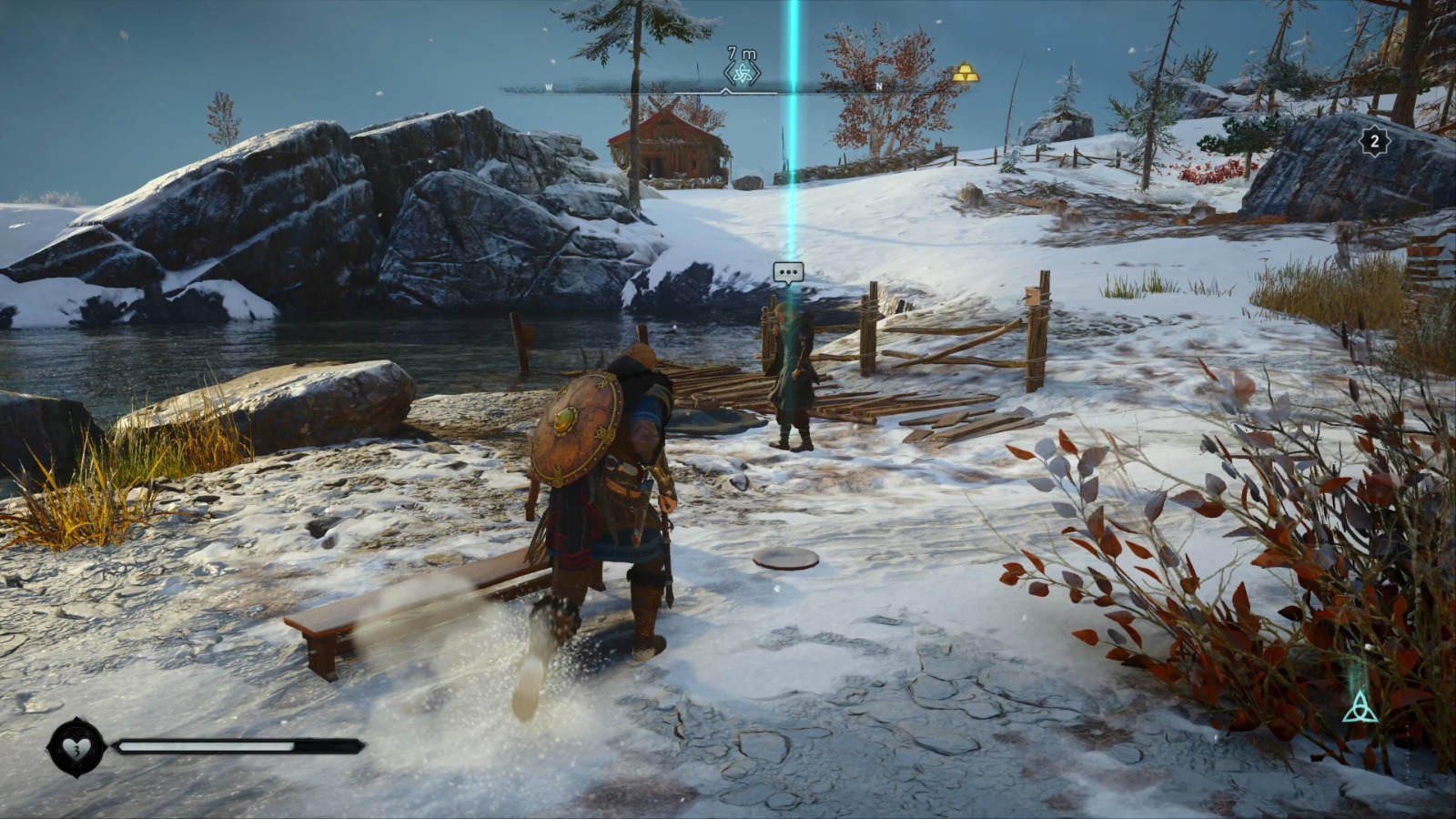Viewport: 1456px width, 819px height.
Task: Click the W cardinal marker on compass
Action: 548,86
